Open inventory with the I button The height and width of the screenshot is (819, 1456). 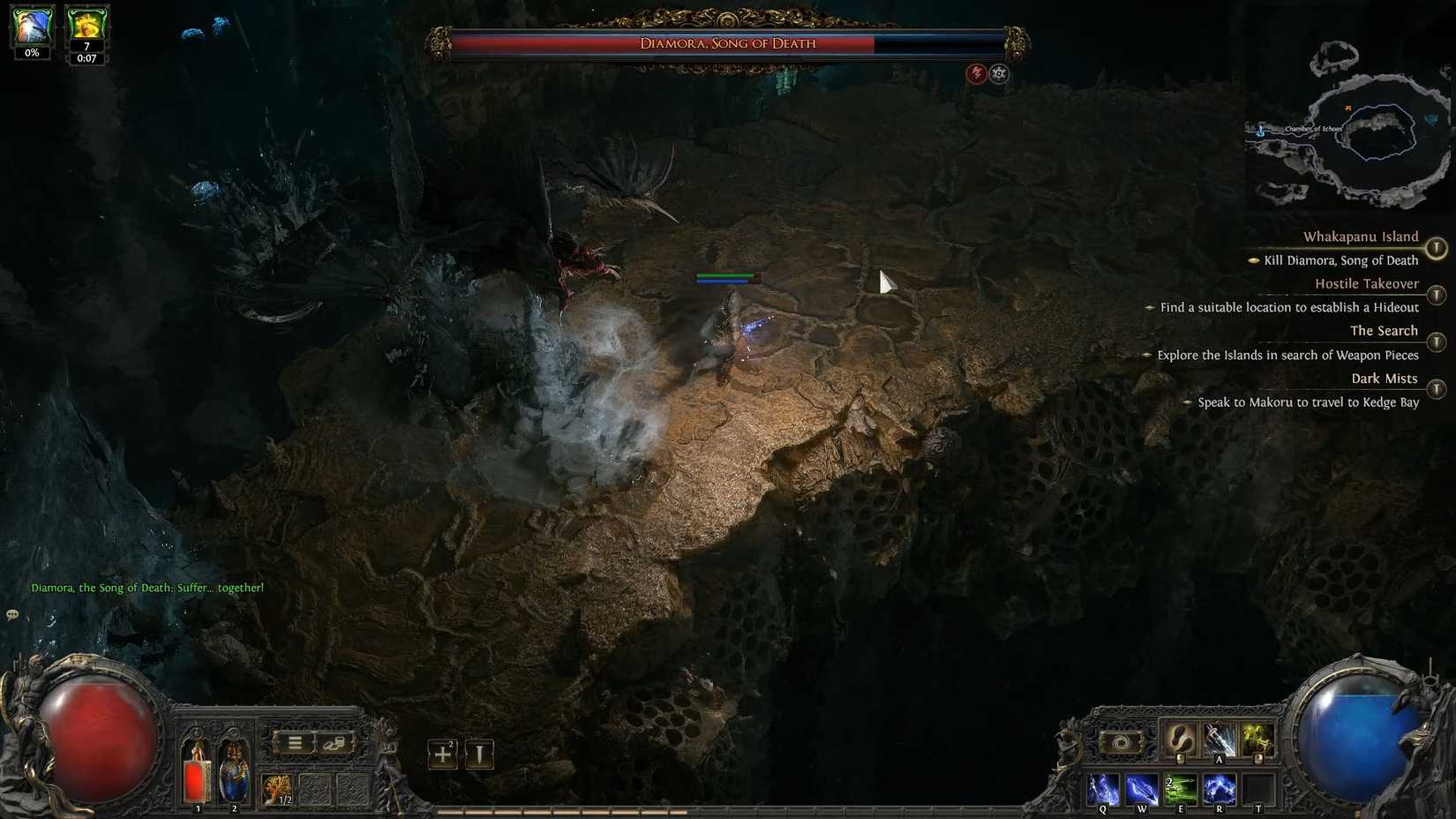coord(477,755)
